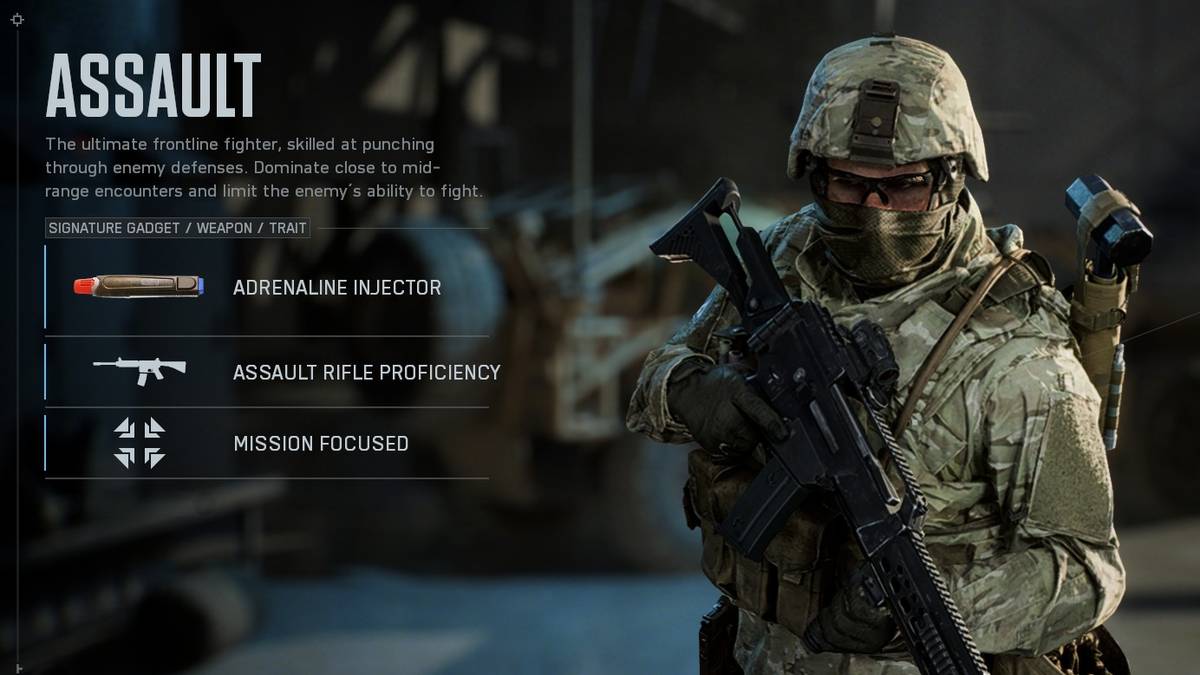Screen dimensions: 1200x675
Task: Open the Mission Focused trait row
Action: point(267,443)
